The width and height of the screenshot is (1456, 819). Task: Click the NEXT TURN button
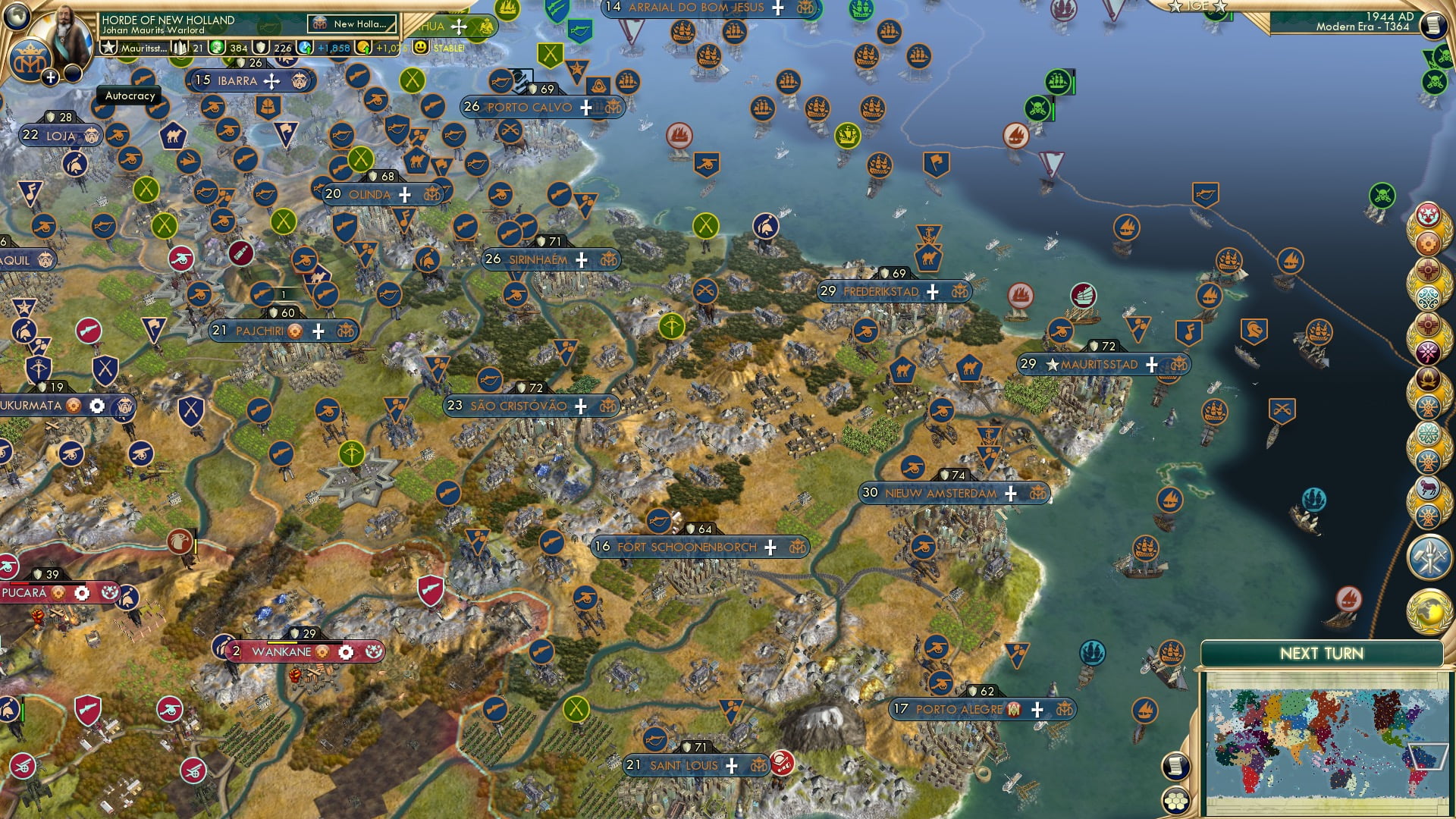point(1322,652)
